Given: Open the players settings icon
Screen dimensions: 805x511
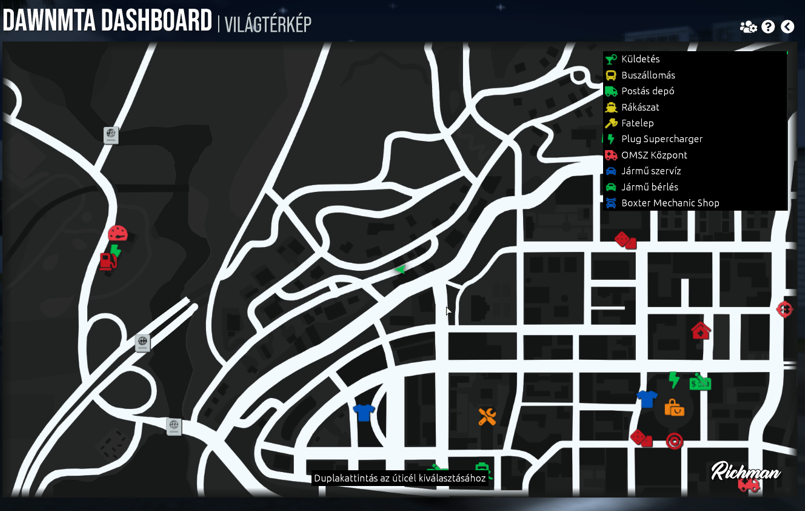Looking at the screenshot, I should [748, 27].
